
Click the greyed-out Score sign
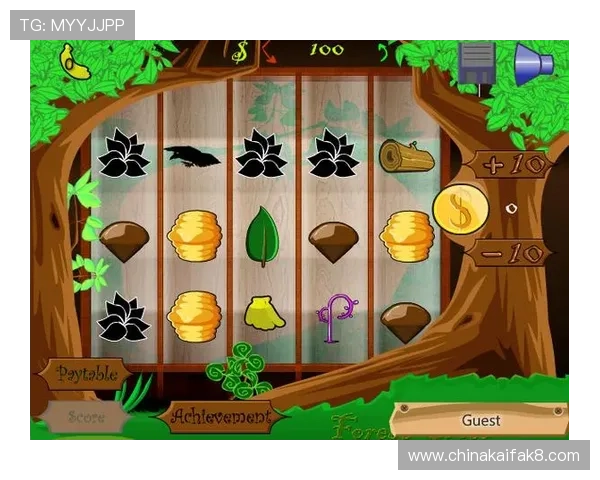(86, 417)
